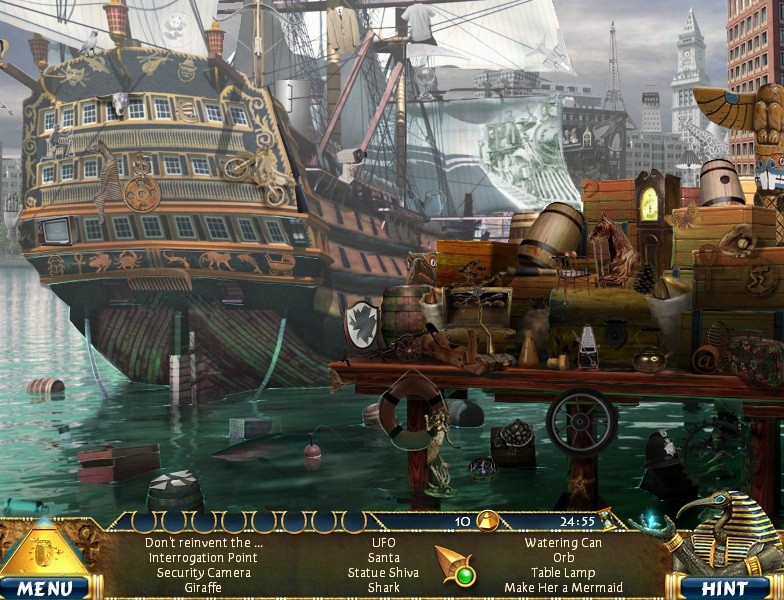Image resolution: width=784 pixels, height=600 pixels.
Task: Select "Shark" in the item list
Action: [x=383, y=588]
